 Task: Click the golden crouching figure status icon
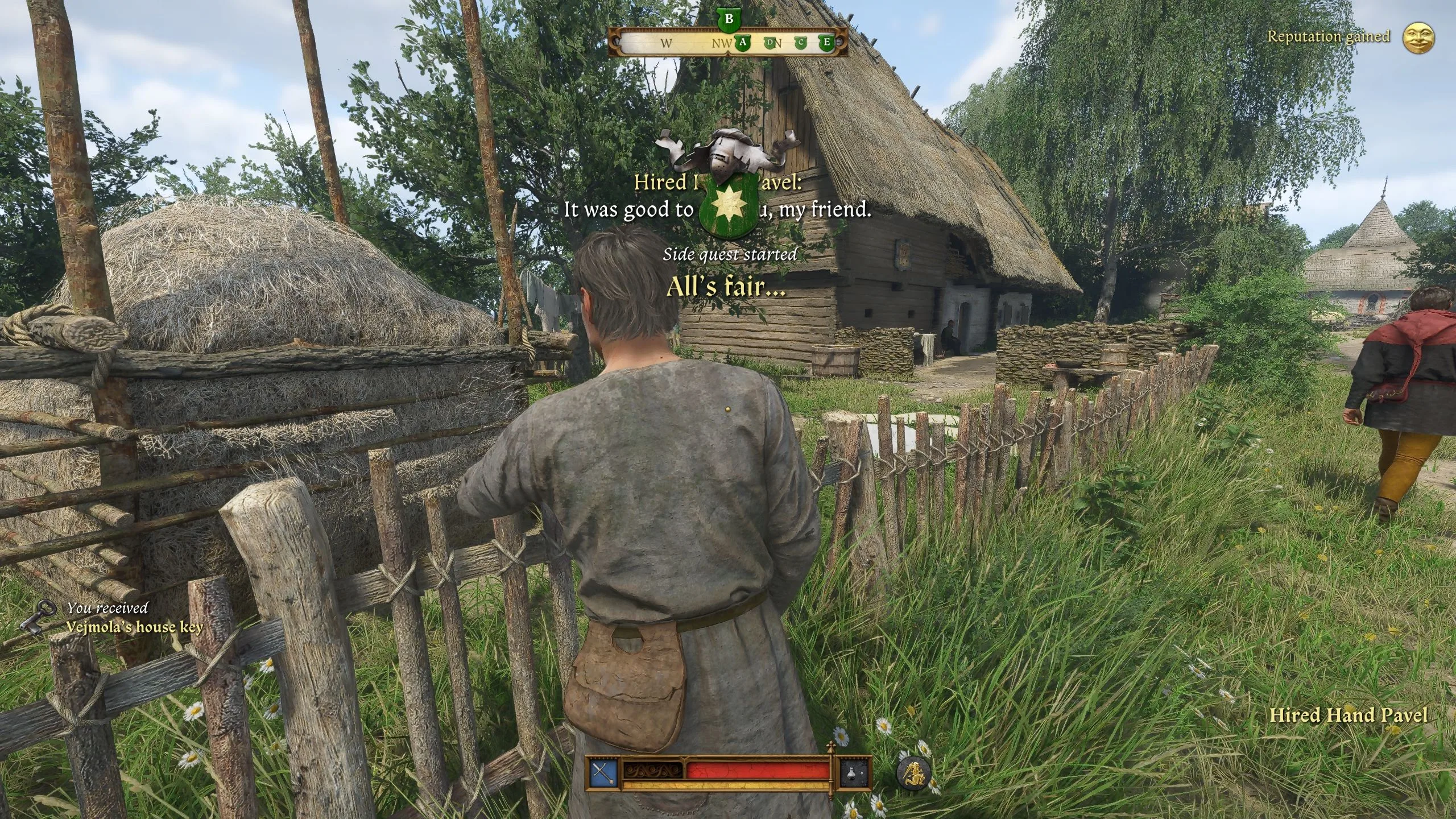point(913,773)
